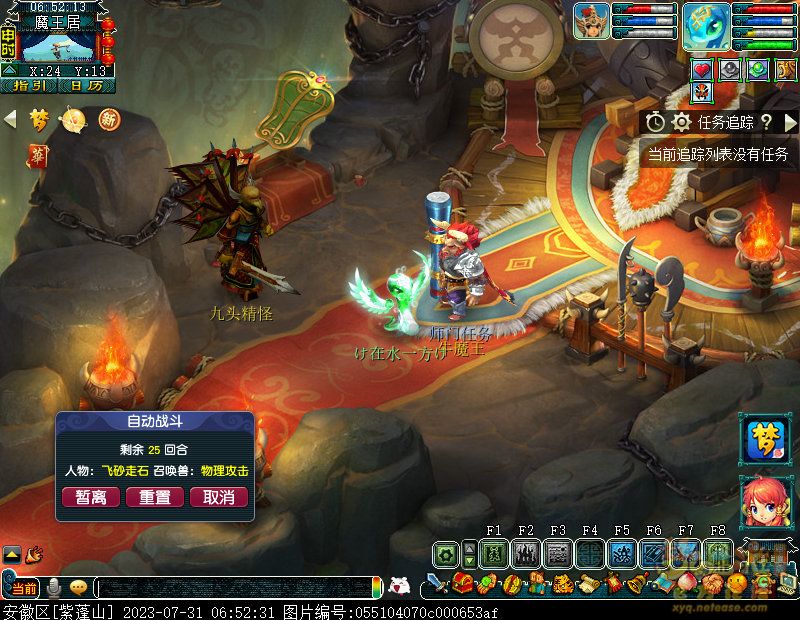
Task: Select the player character portrait
Action: coord(591,21)
